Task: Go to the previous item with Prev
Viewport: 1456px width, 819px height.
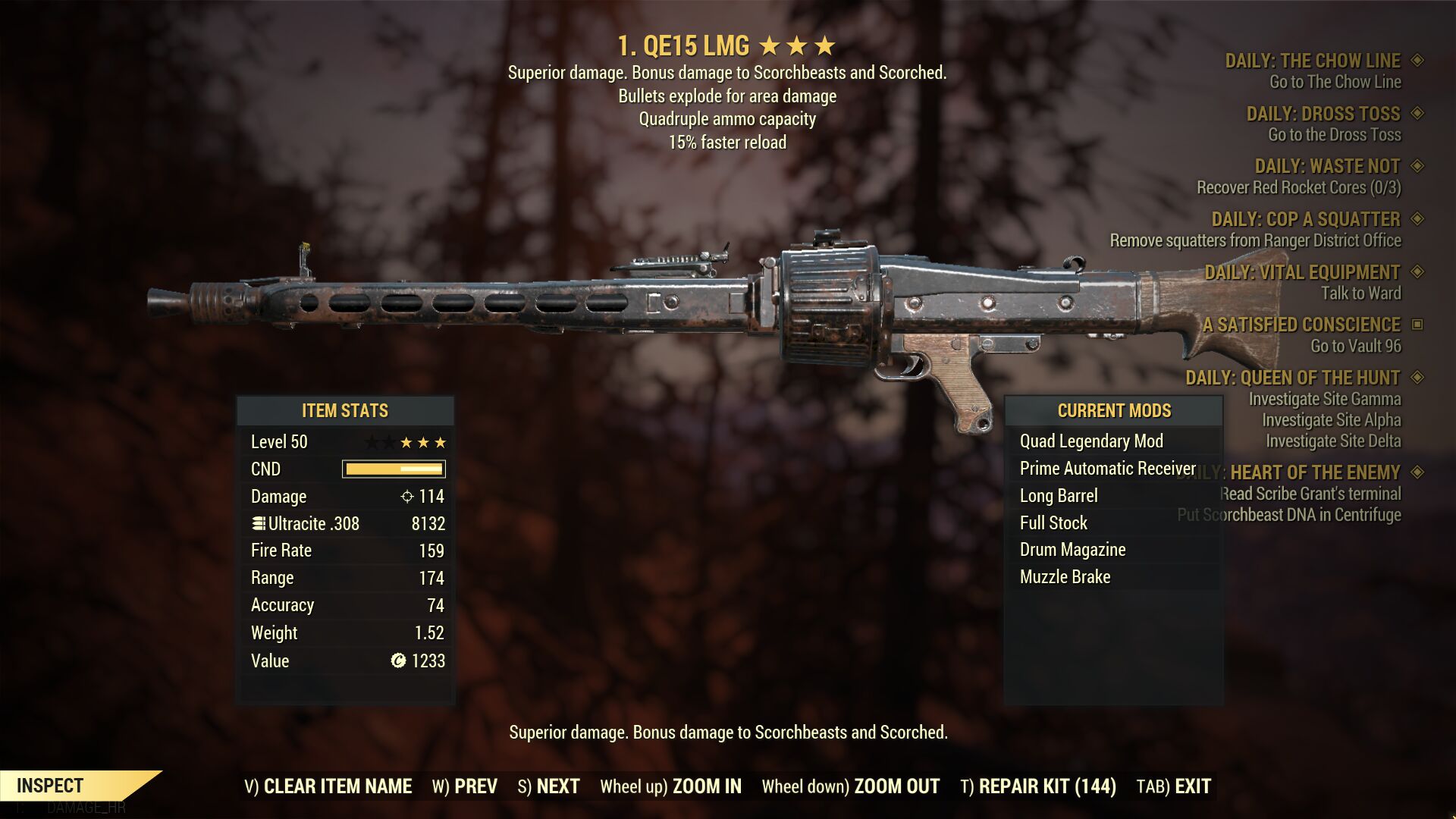Action: [465, 786]
